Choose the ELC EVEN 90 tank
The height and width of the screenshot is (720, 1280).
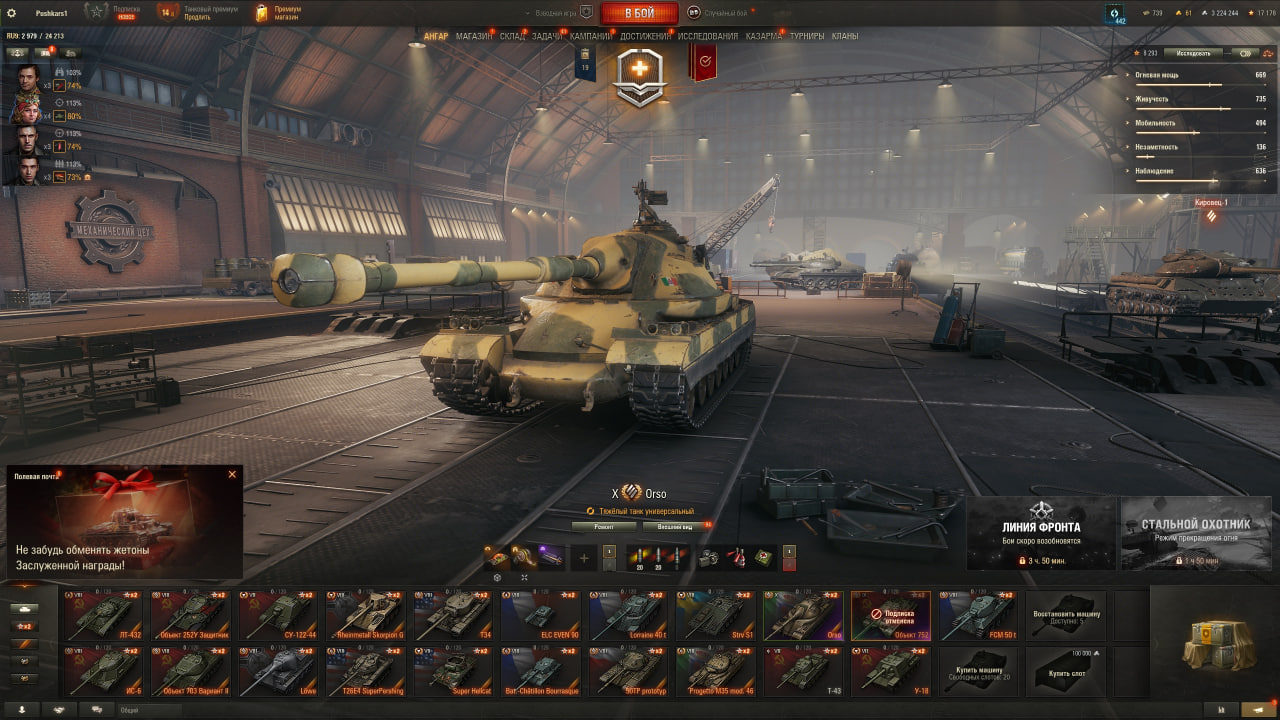541,615
